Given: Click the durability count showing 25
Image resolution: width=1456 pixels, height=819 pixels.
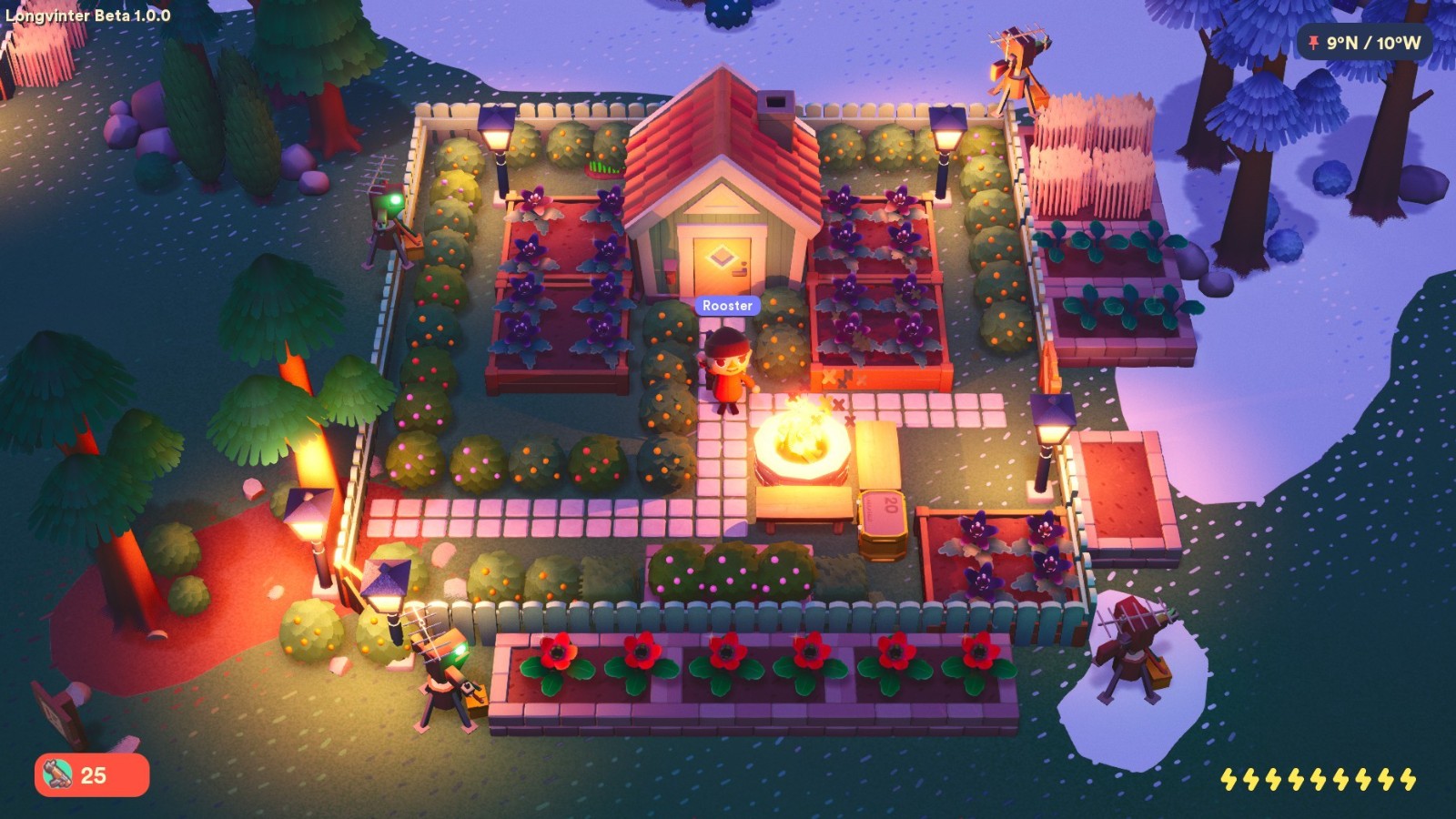Looking at the screenshot, I should click(94, 774).
